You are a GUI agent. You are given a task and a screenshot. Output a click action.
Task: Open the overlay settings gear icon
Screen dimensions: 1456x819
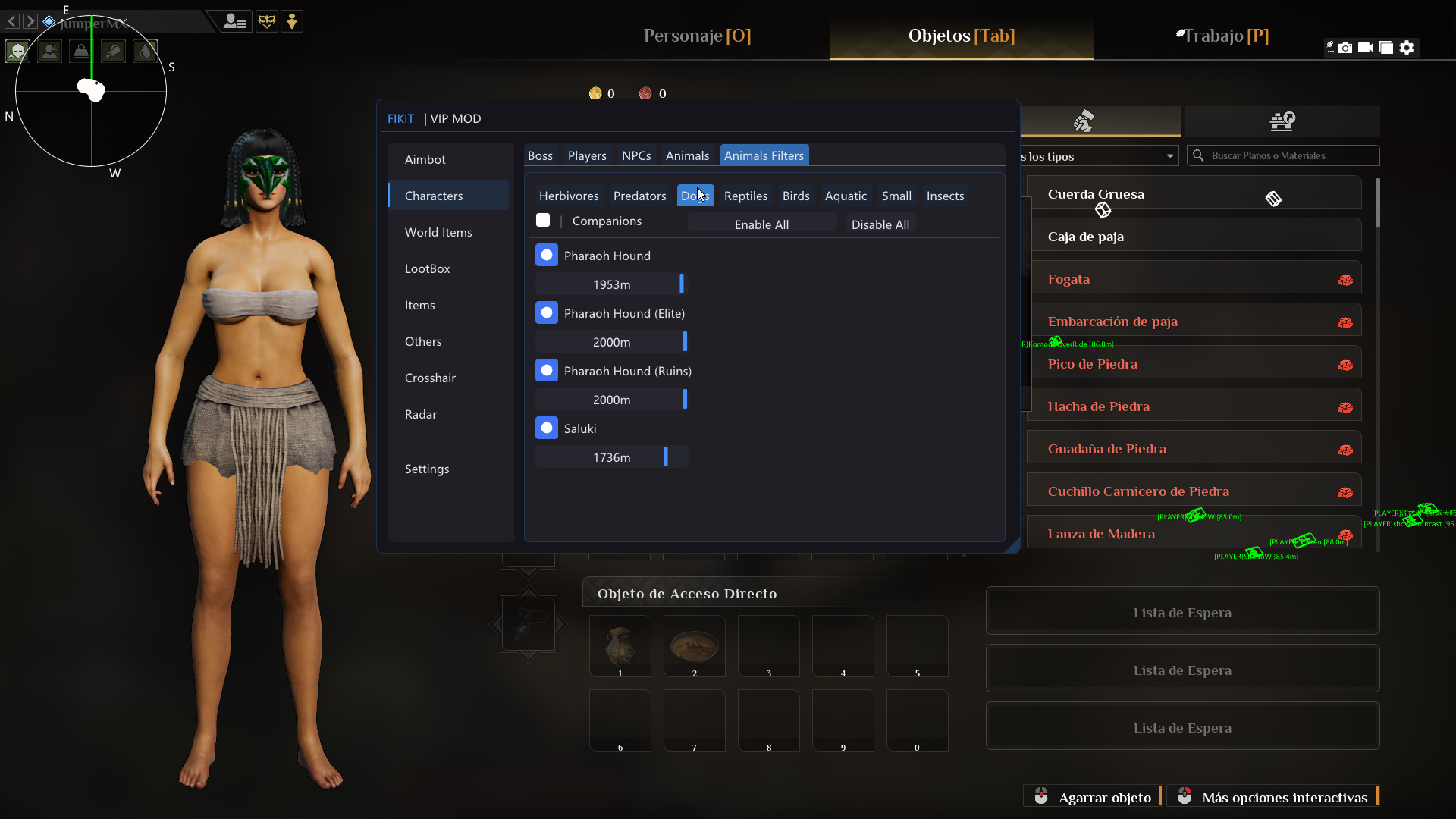[x=1408, y=47]
